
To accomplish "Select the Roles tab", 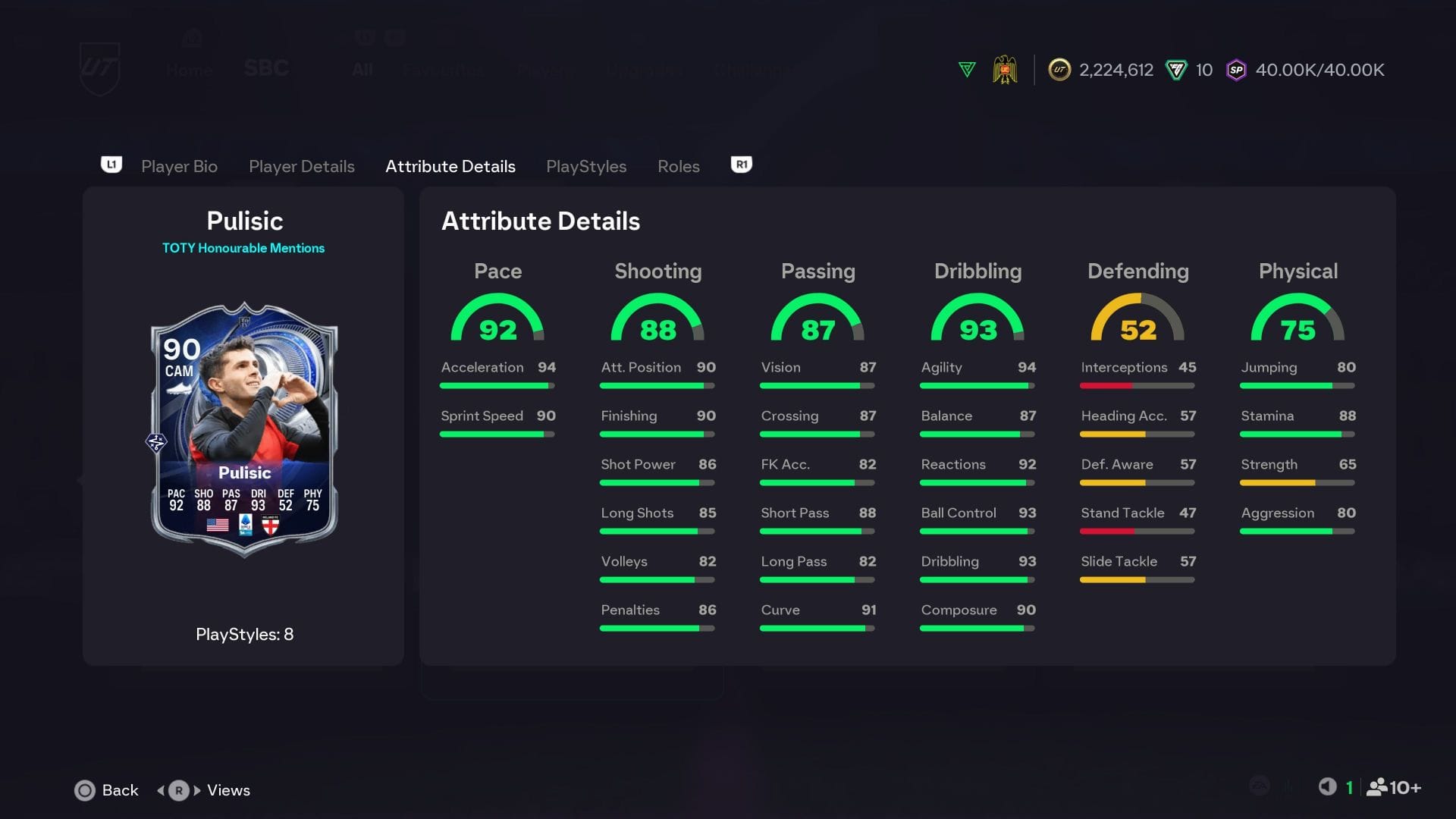I will coord(678,166).
